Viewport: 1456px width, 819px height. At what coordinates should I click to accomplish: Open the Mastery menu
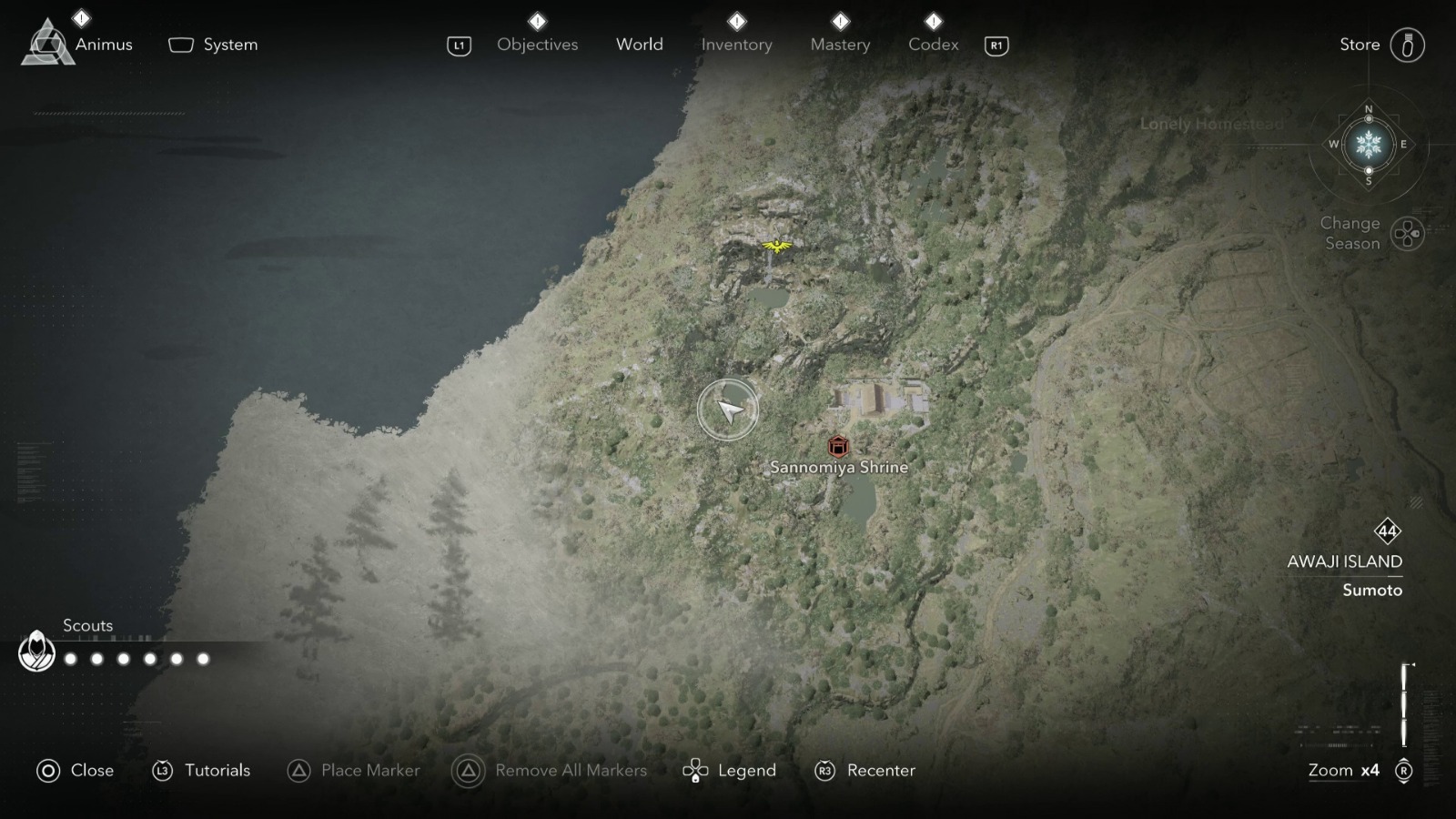click(x=840, y=44)
